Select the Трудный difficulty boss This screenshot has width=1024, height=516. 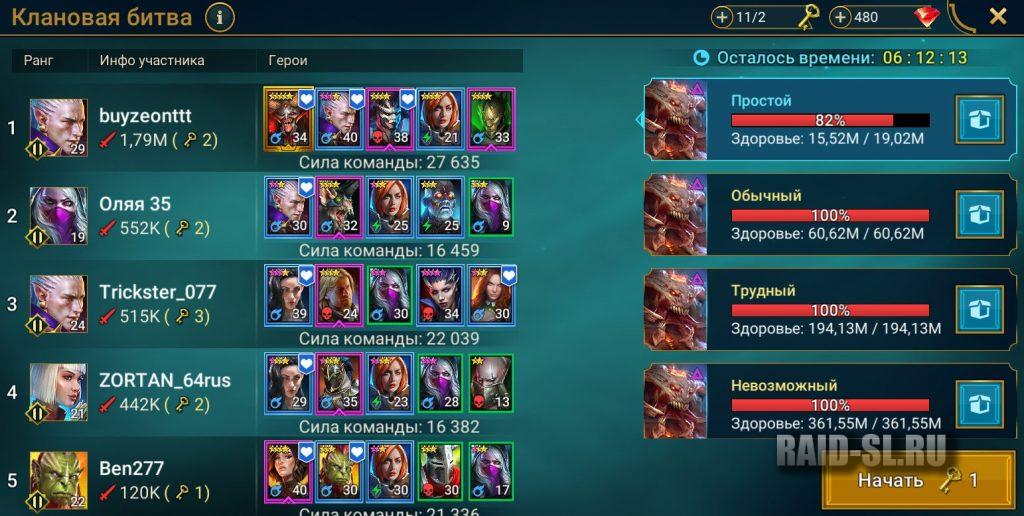coord(790,309)
